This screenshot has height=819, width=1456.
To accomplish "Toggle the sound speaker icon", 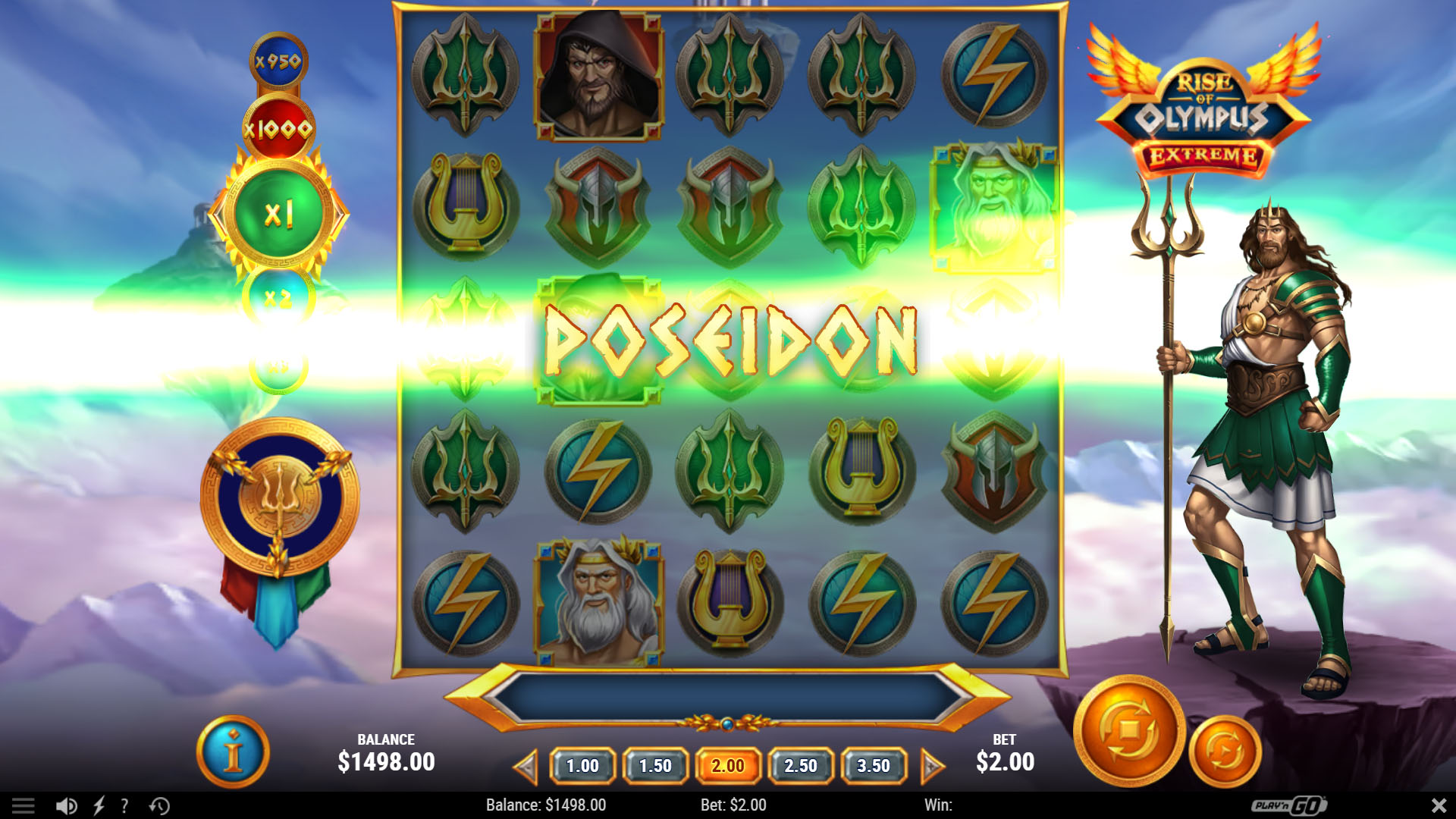I will pyautogui.click(x=66, y=805).
